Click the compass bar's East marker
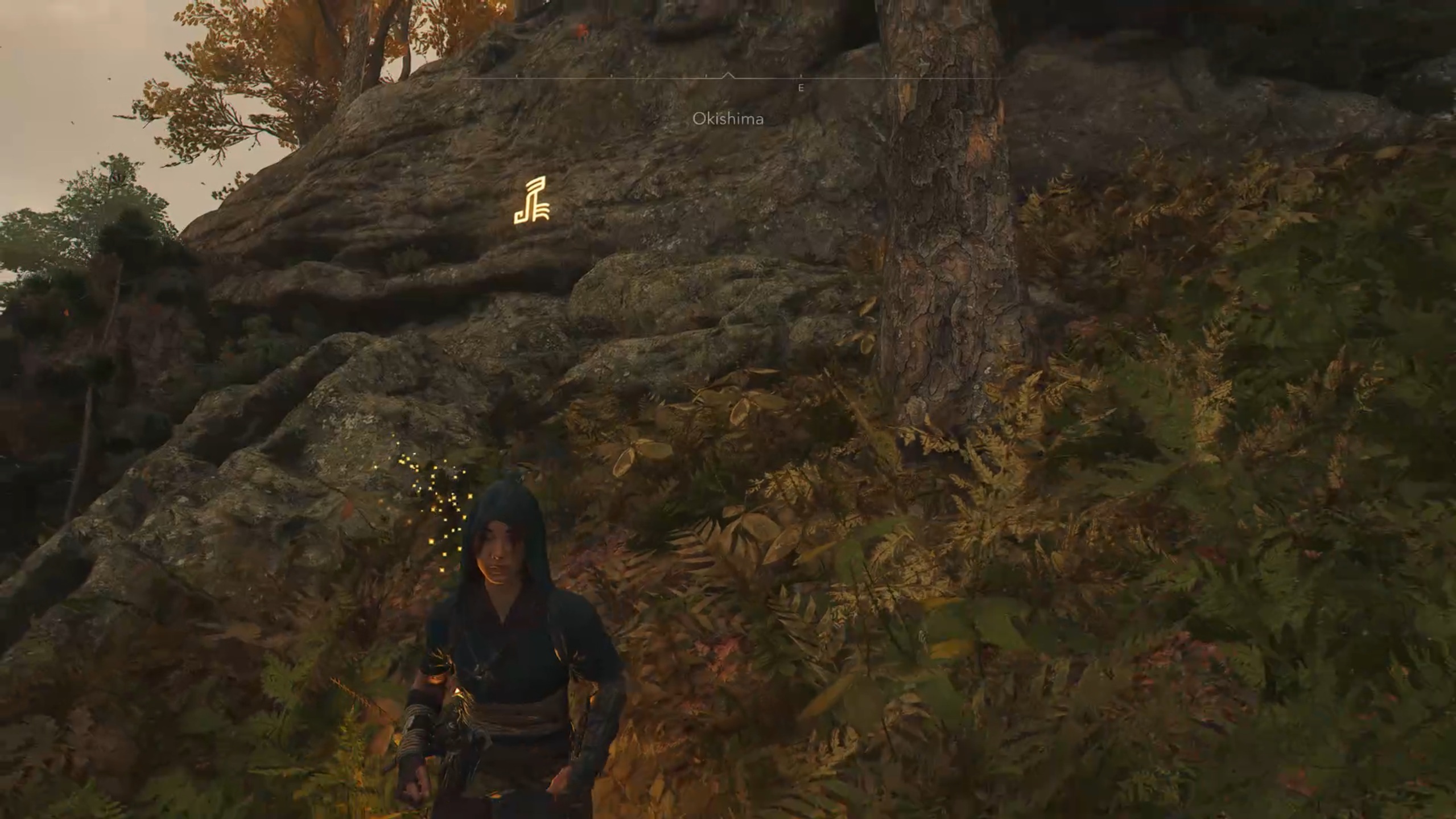 click(801, 88)
